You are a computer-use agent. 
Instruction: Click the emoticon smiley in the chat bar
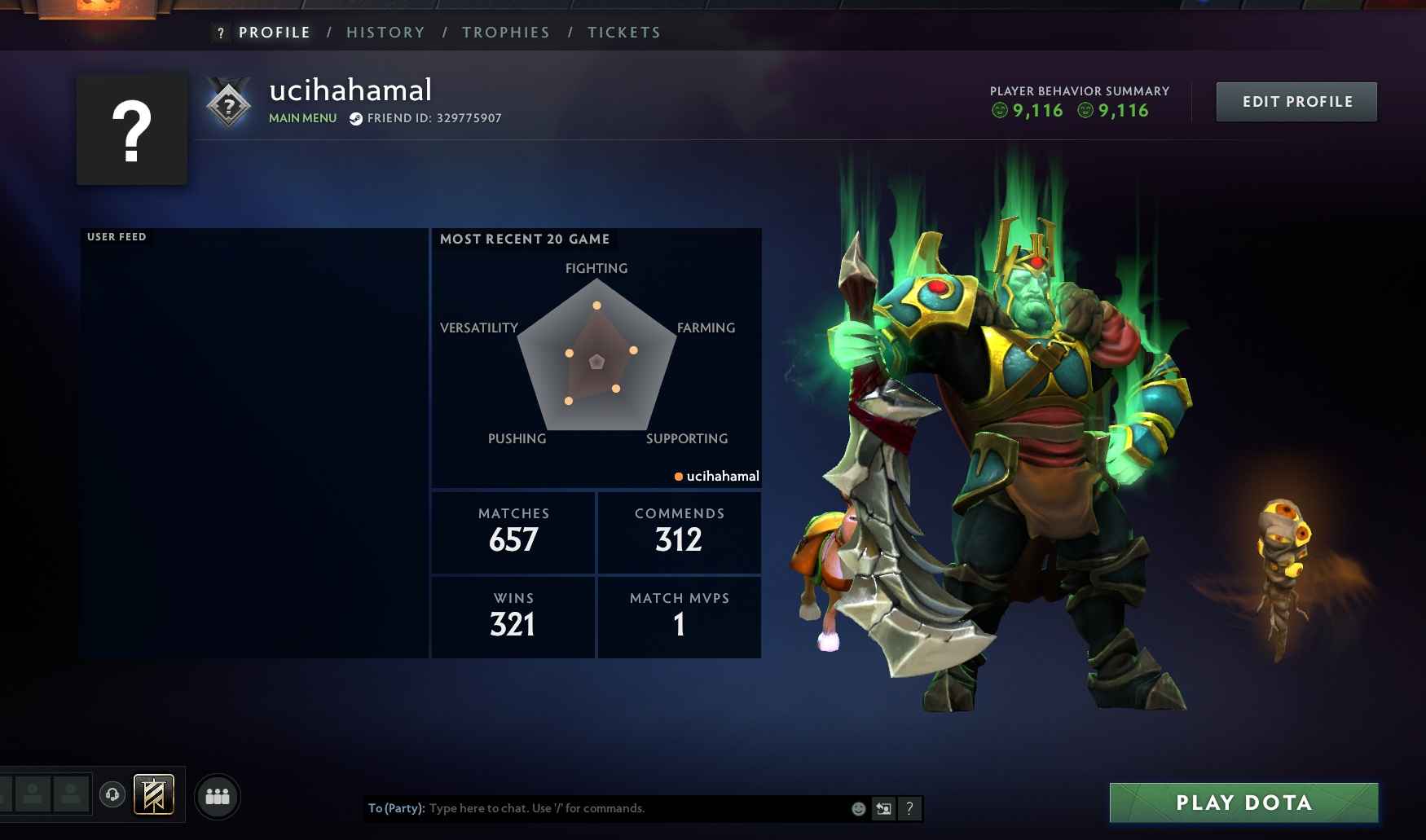pyautogui.click(x=857, y=808)
